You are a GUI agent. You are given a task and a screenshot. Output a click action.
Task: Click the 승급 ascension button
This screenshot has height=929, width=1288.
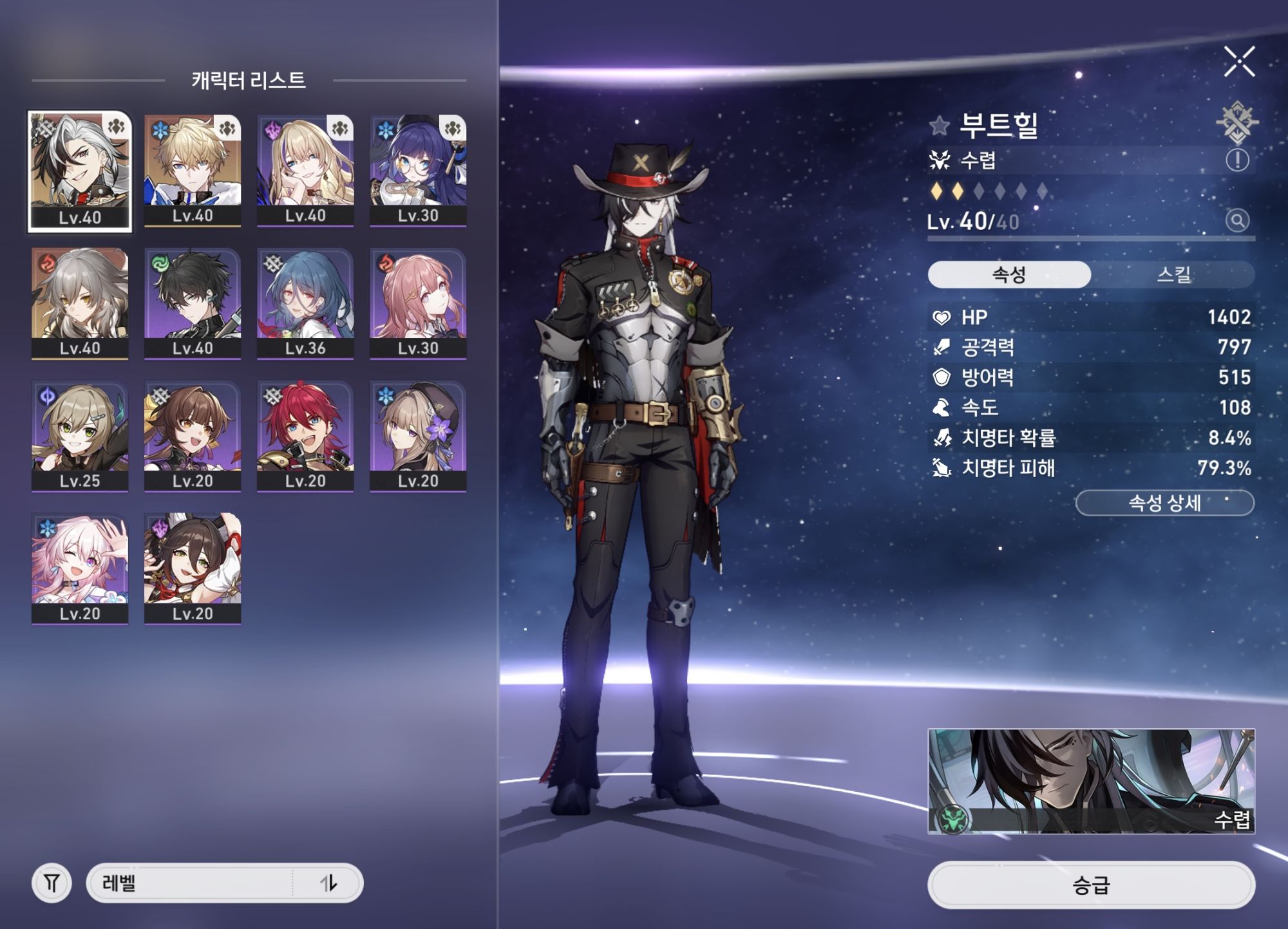pyautogui.click(x=1091, y=885)
